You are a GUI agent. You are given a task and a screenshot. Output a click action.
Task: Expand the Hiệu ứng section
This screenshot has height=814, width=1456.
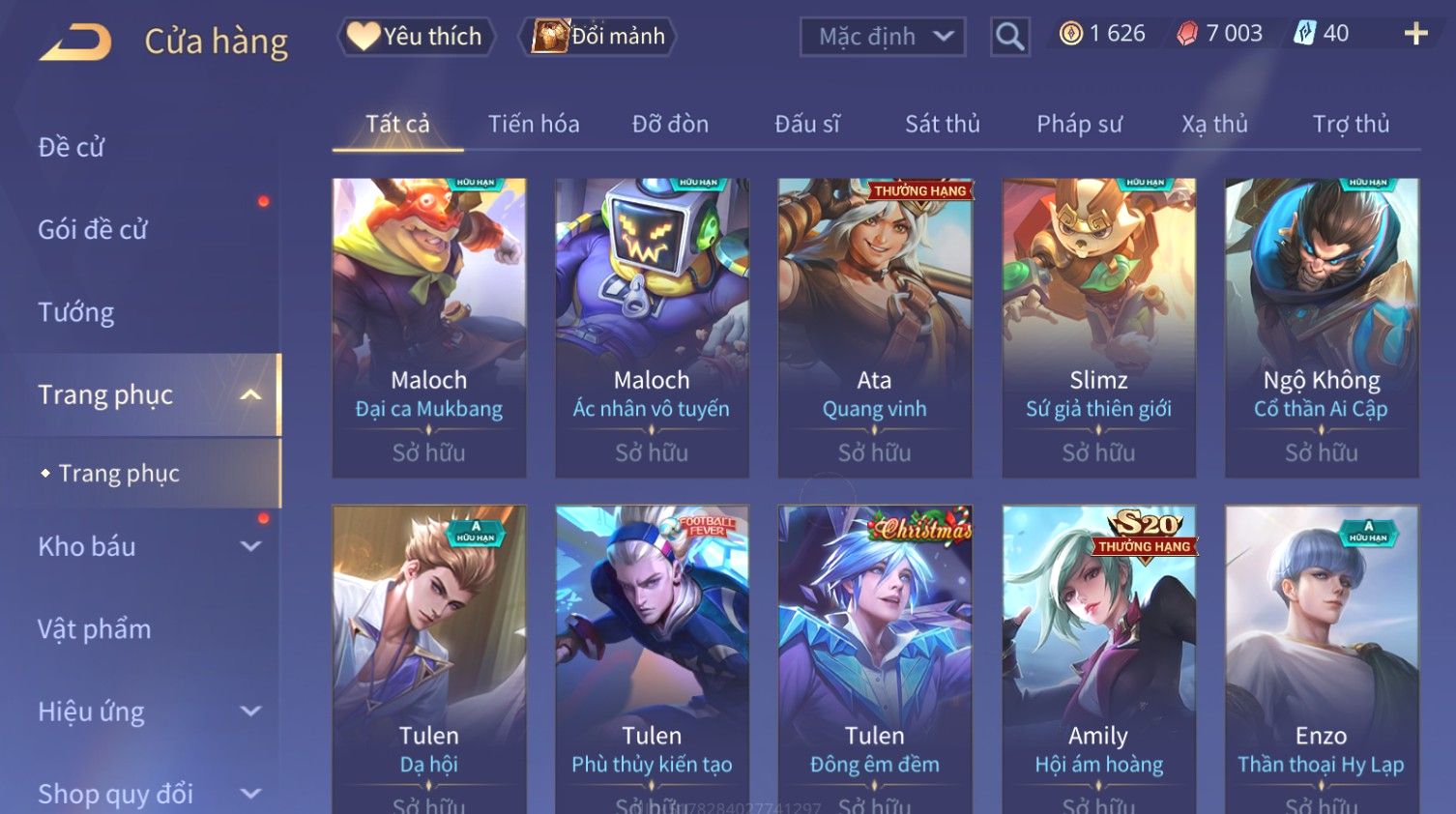[145, 712]
